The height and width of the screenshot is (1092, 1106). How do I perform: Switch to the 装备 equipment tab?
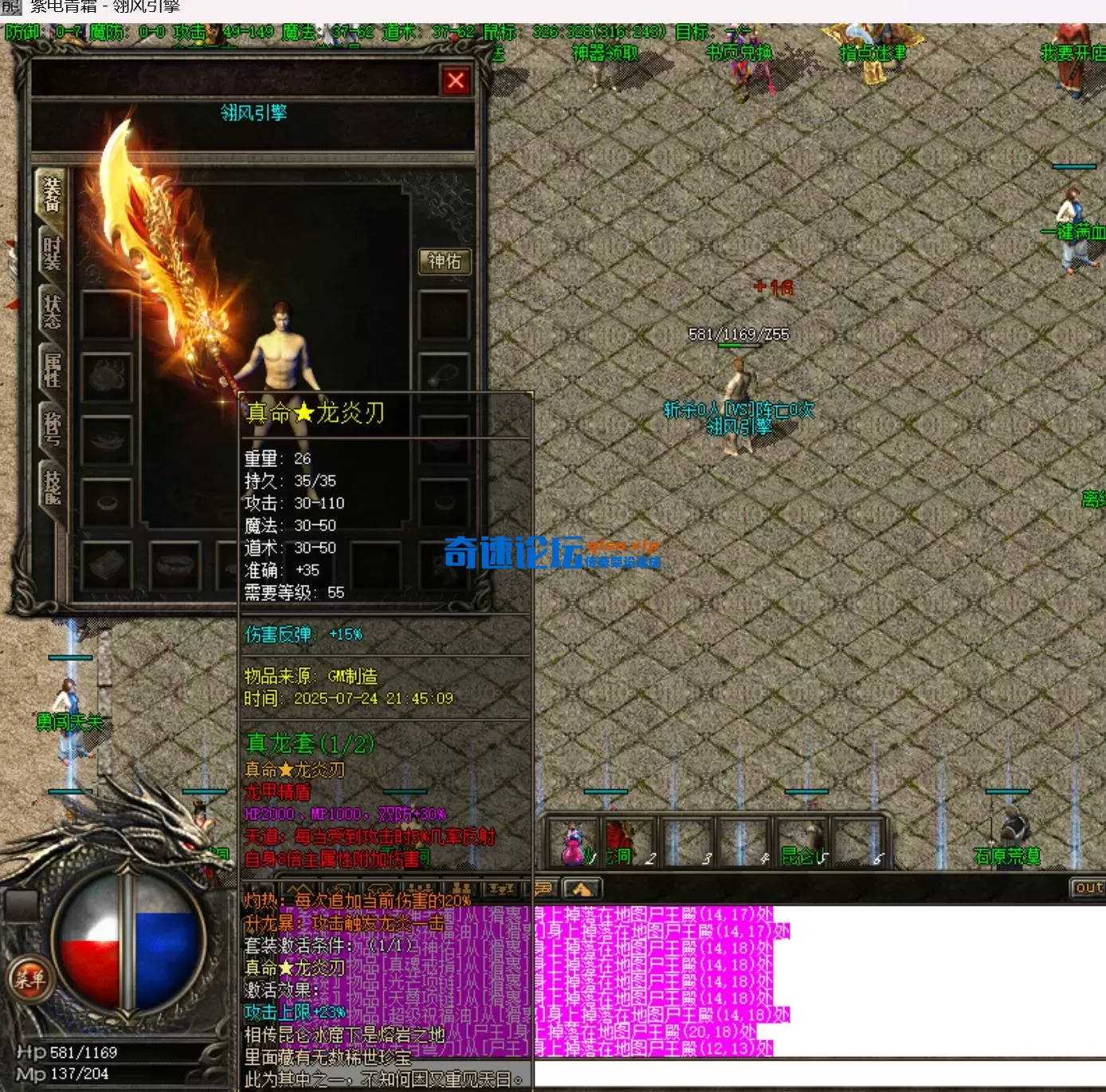point(52,195)
